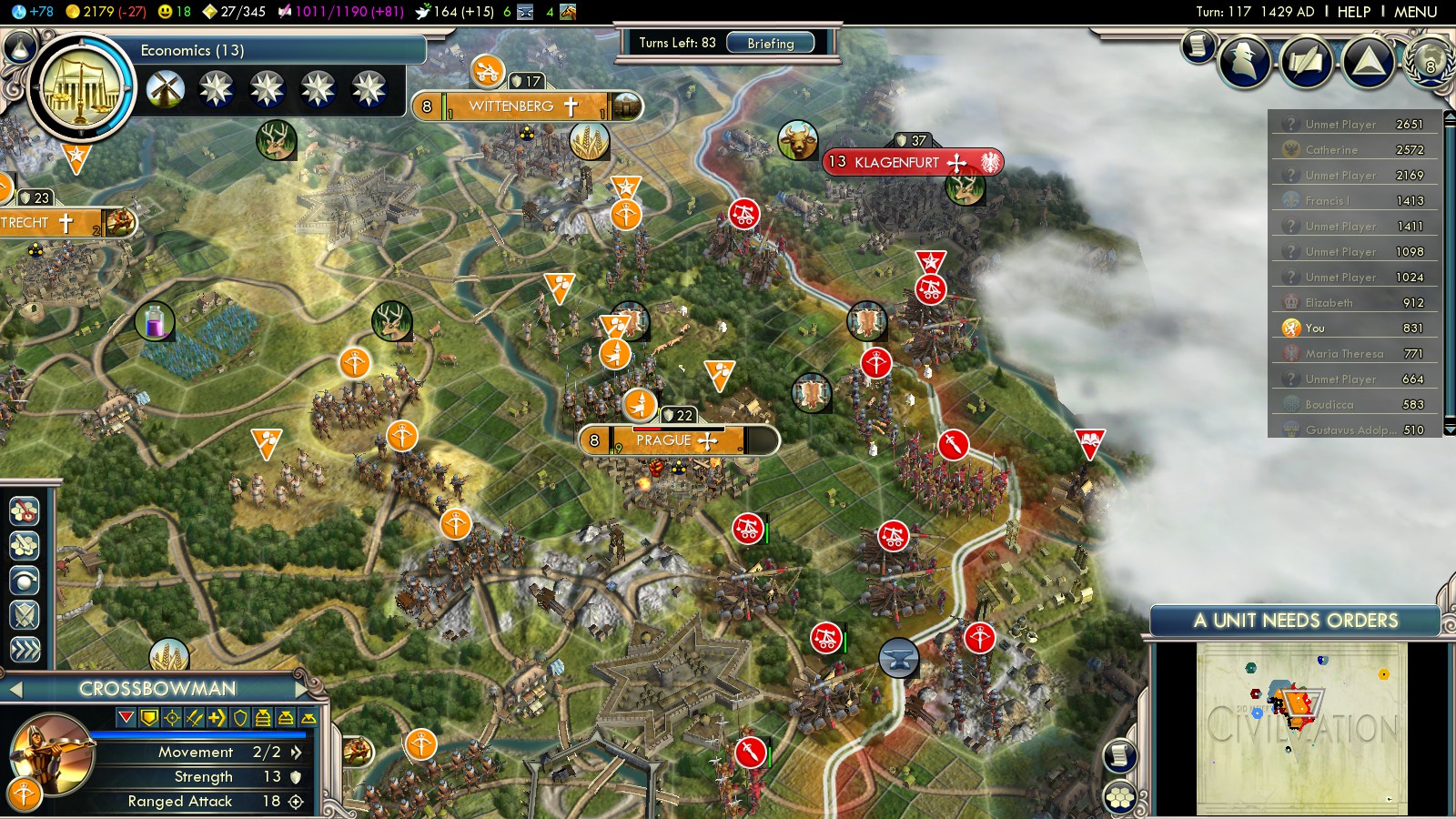Screen dimensions: 1456x819
Task: Select the ranged attack crossbow action
Action: (25, 511)
